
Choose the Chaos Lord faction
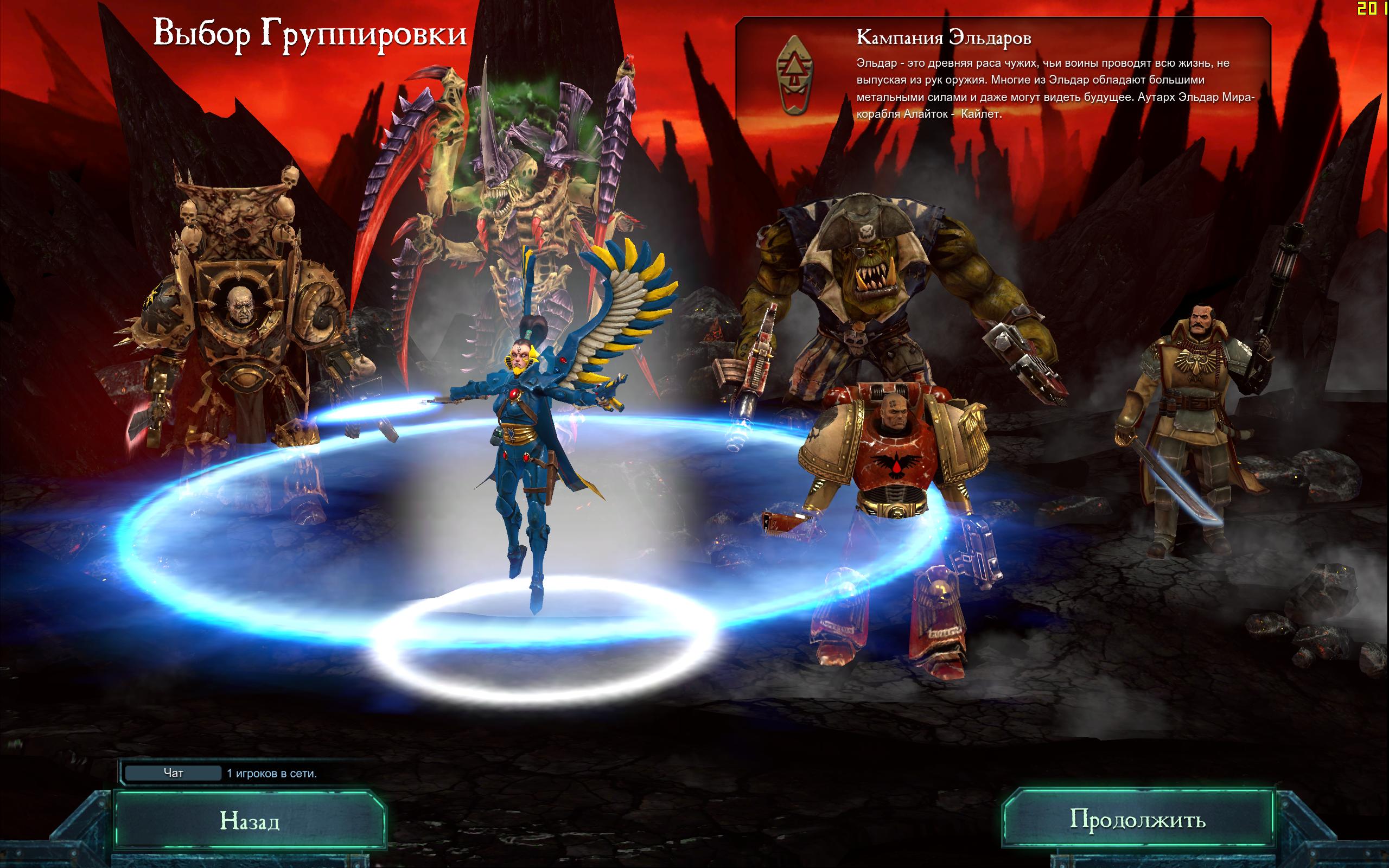tap(241, 322)
